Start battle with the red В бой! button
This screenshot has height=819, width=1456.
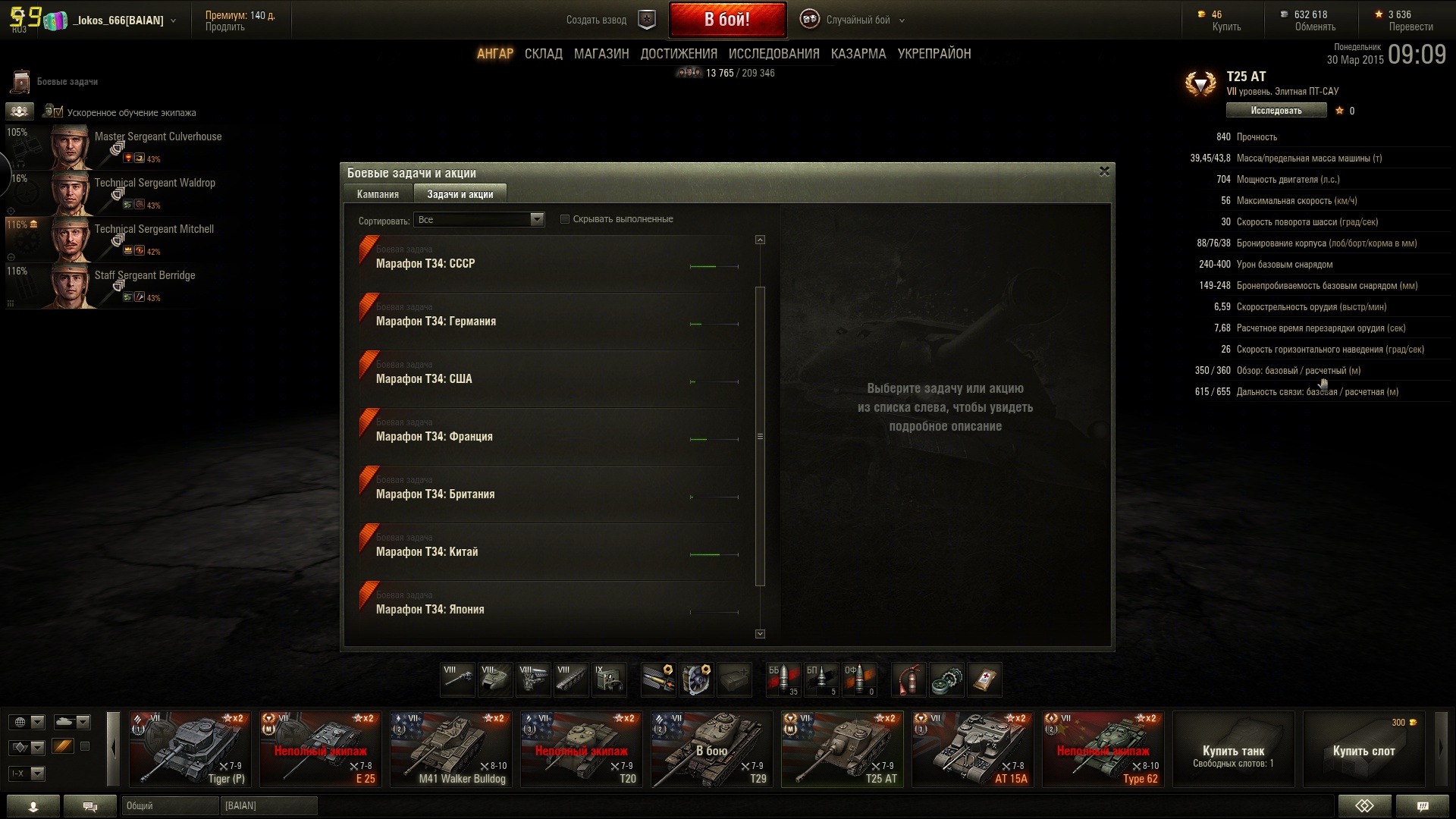(726, 20)
